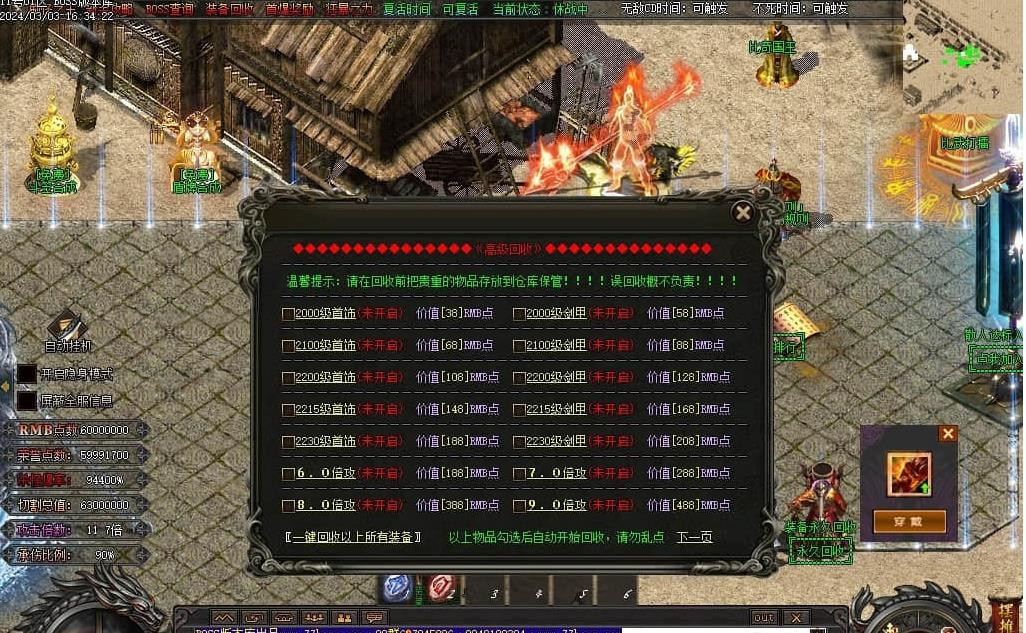Select the 2230级首饰 checkbox
The height and width of the screenshot is (633, 1026).
point(288,442)
